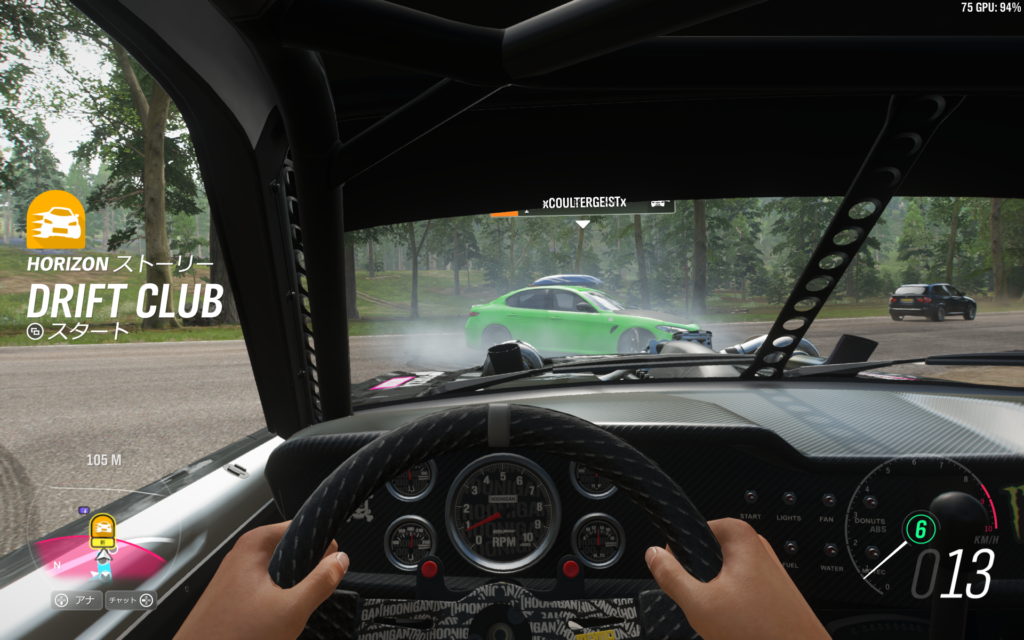This screenshot has width=1024, height=640.
Task: Select the xCOULTERGEISTx player name tag
Action: pyautogui.click(x=584, y=204)
